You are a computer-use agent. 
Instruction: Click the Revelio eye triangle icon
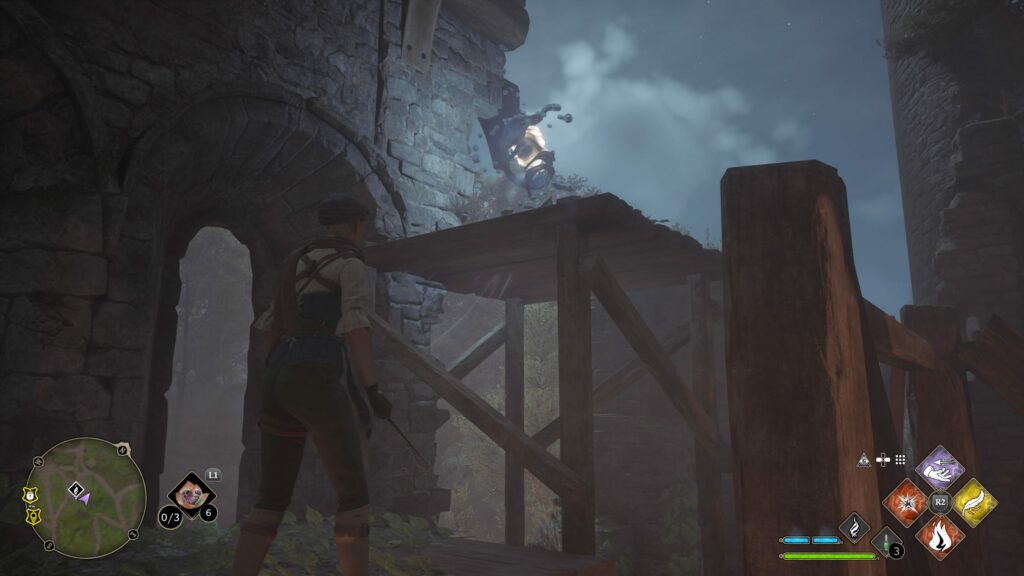[x=863, y=460]
